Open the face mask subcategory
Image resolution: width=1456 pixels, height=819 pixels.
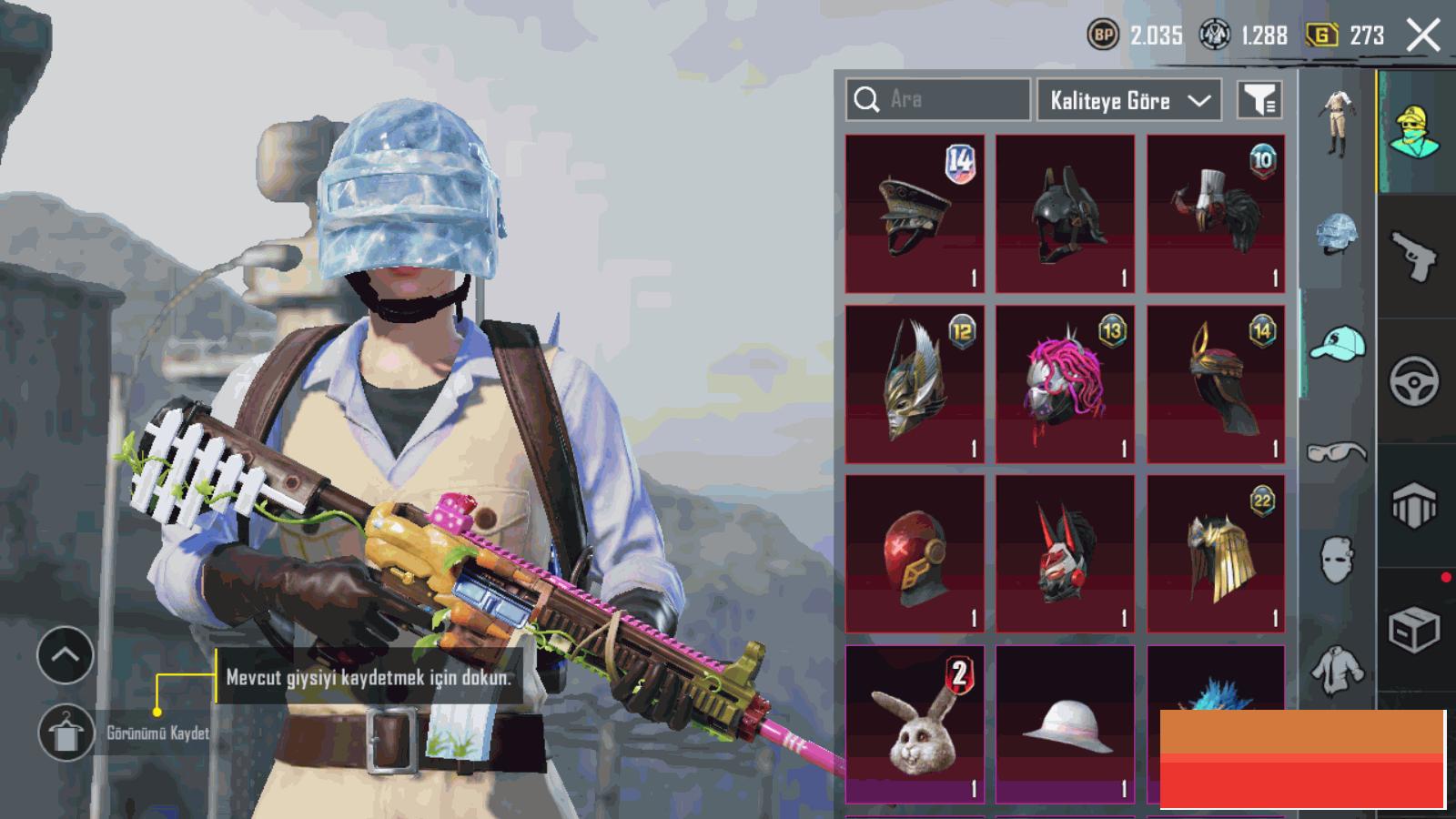coord(1336,558)
